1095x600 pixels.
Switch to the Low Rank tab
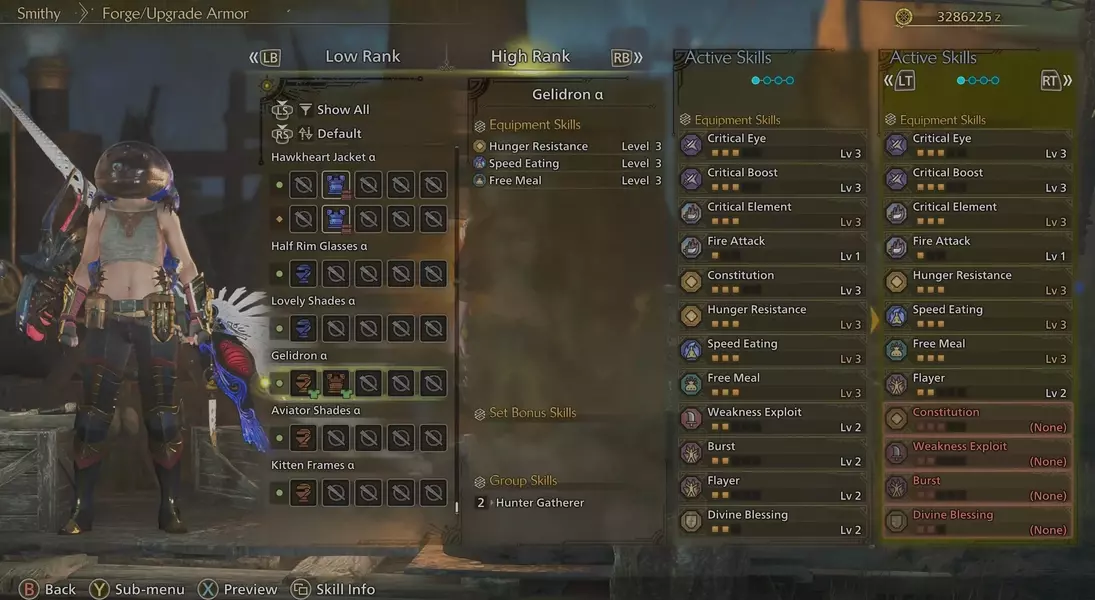click(362, 57)
